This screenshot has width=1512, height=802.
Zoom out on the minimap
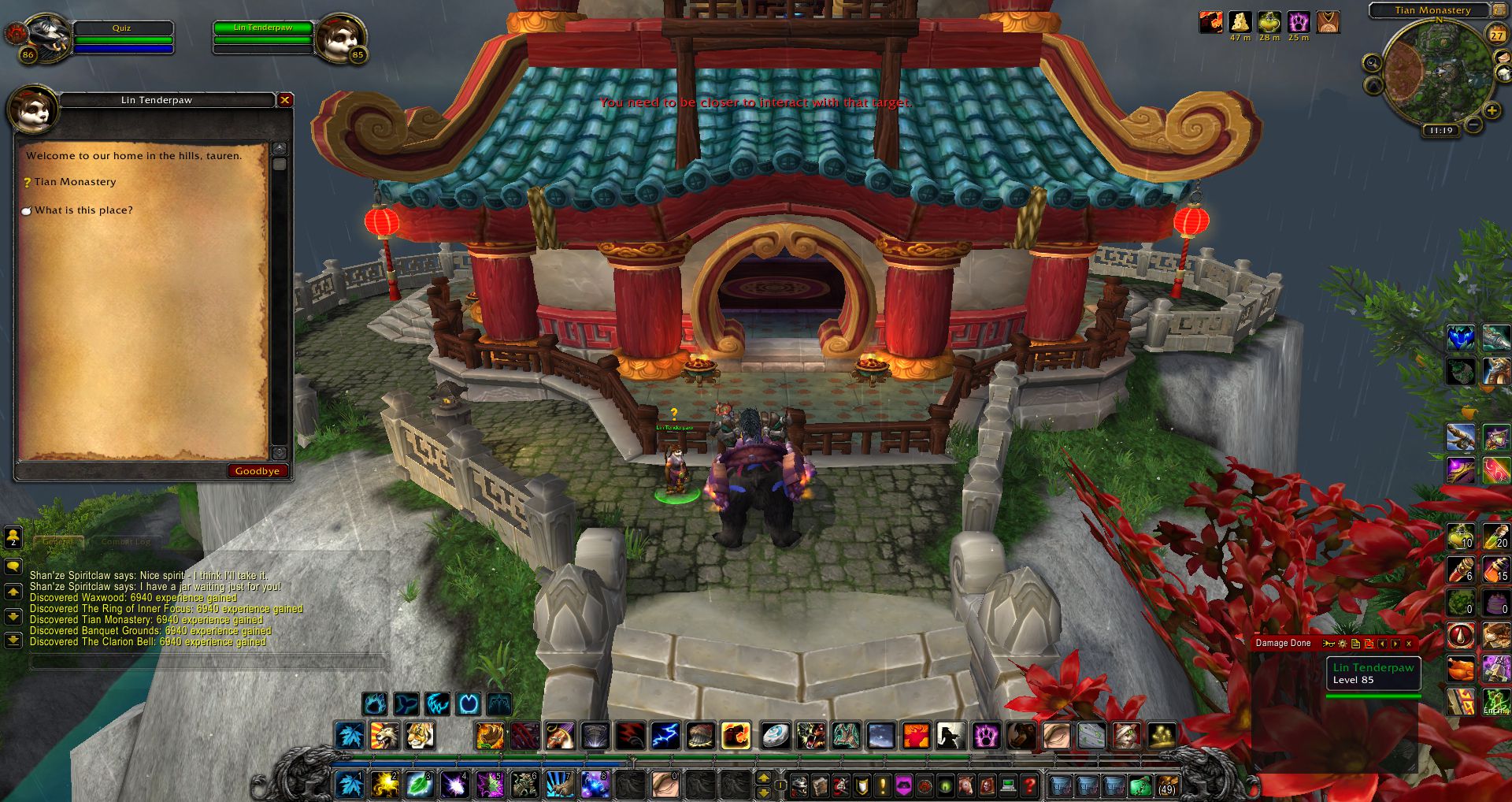(1473, 125)
